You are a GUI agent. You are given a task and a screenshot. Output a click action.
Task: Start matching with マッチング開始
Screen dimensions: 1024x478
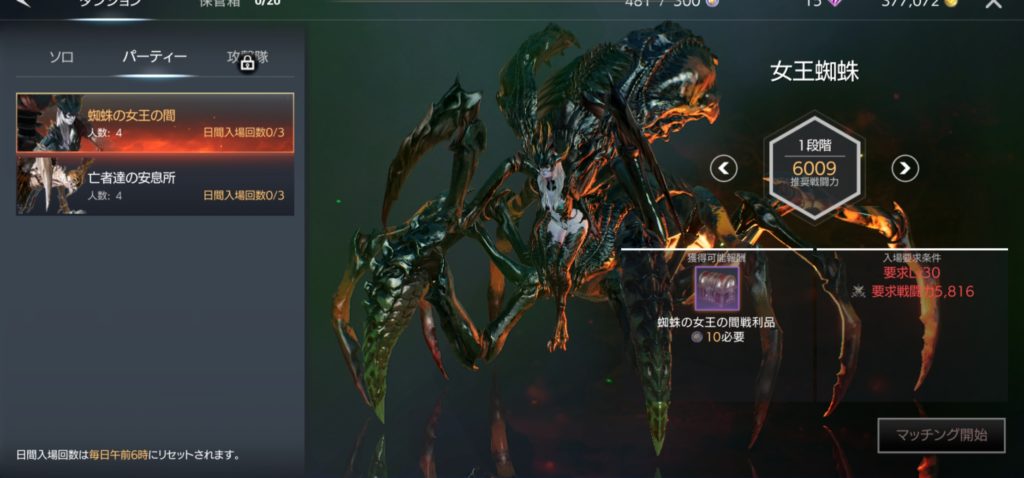coord(941,435)
